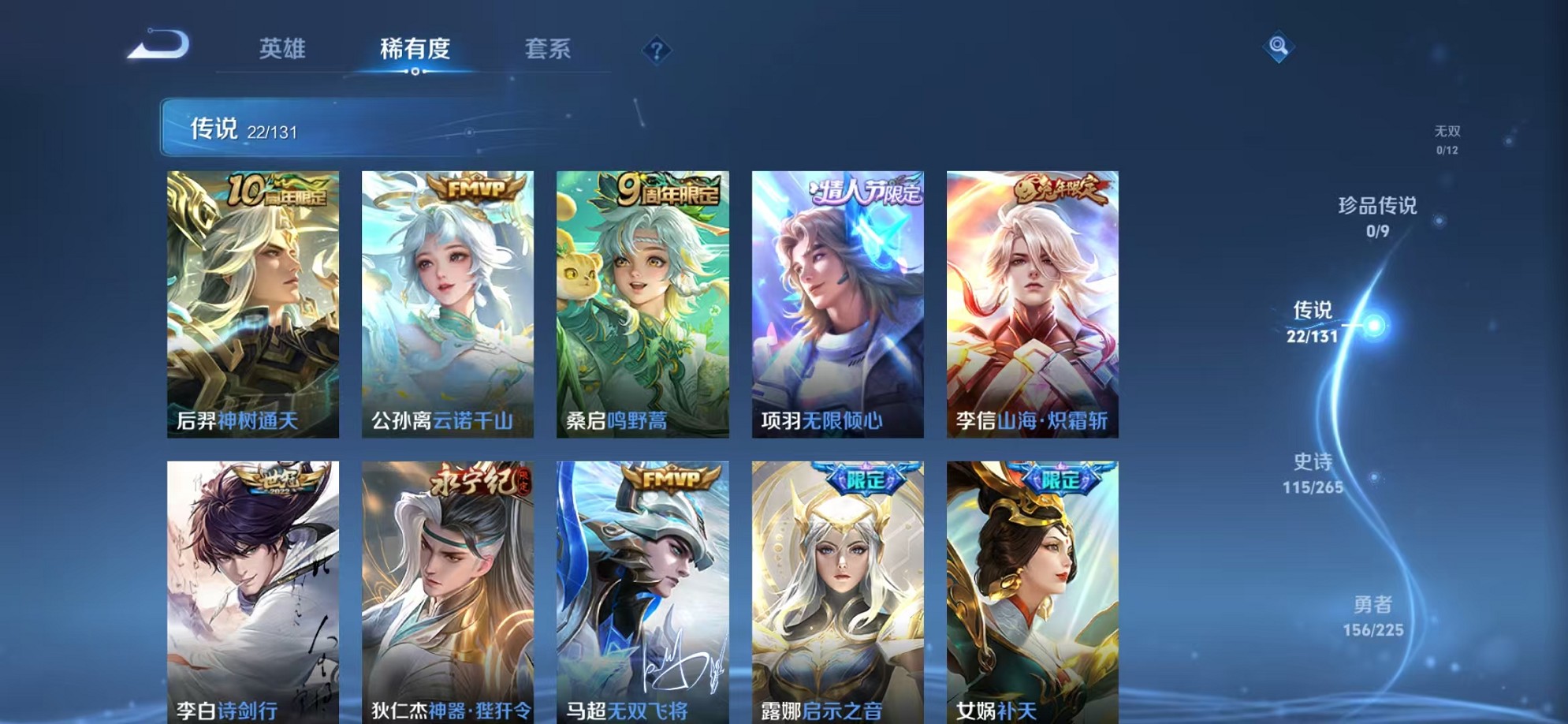Select the 稀有度 tab
Viewport: 1568px width, 724px height.
(413, 49)
